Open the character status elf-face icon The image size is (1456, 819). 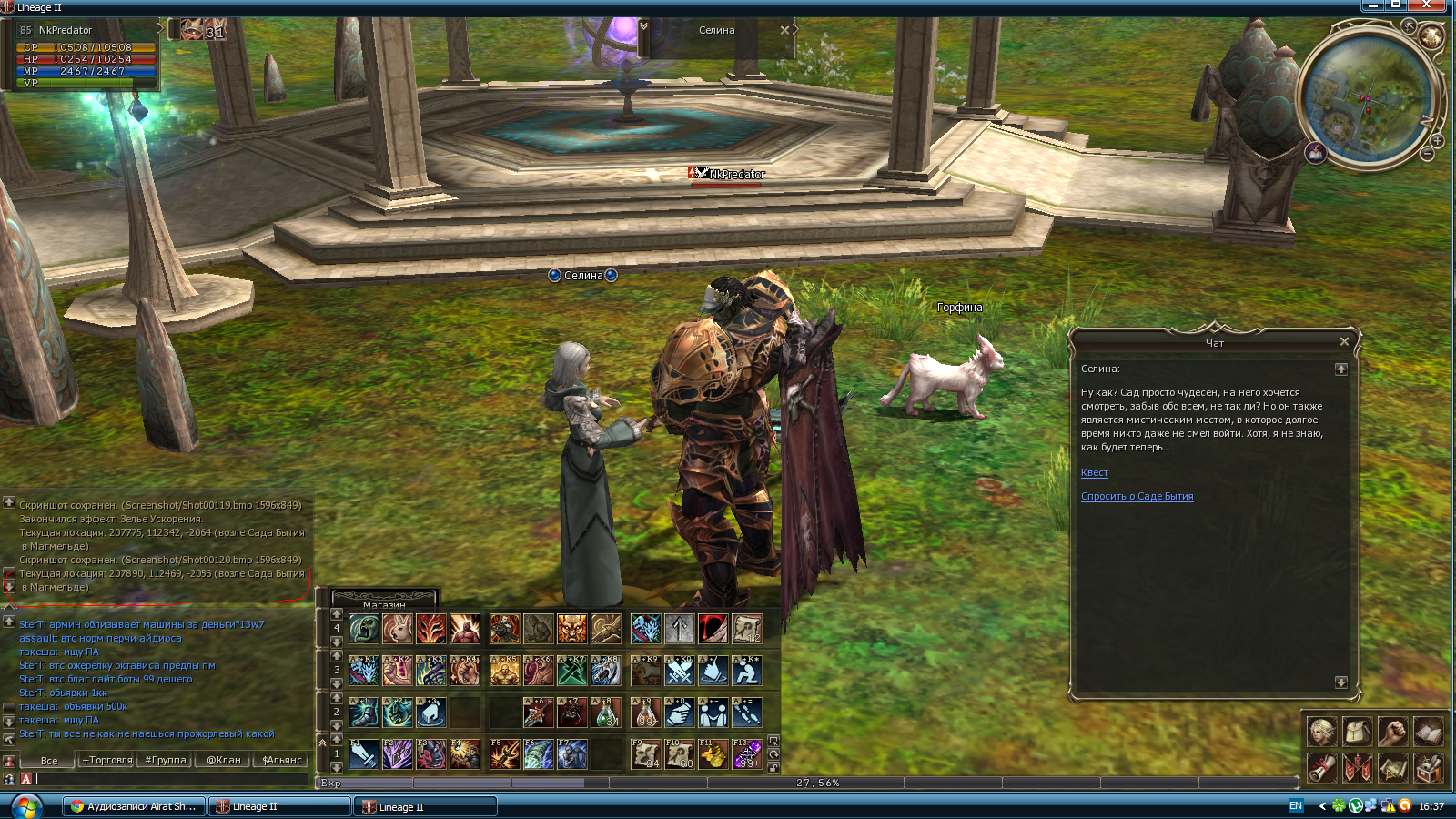point(1321,731)
